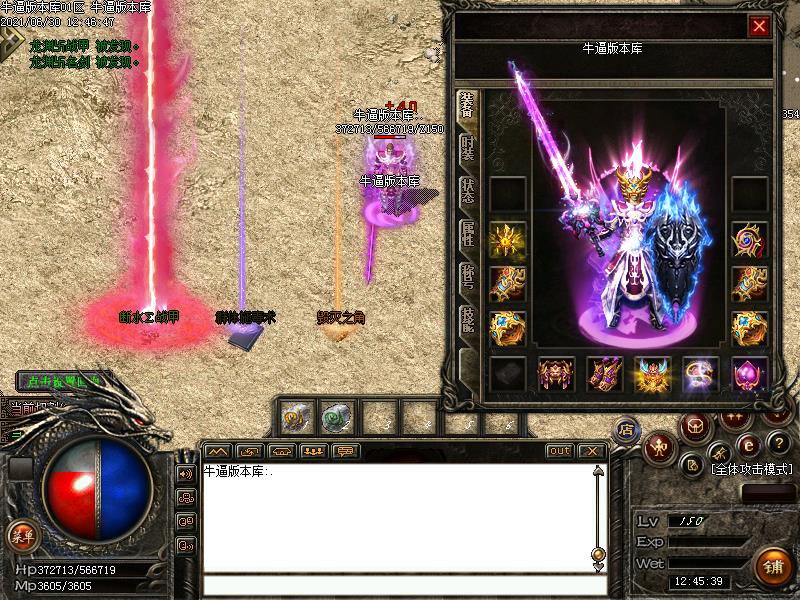Screen dimensions: 800x600
Task: Choose the glowing white swirl charm slot
Action: click(700, 374)
